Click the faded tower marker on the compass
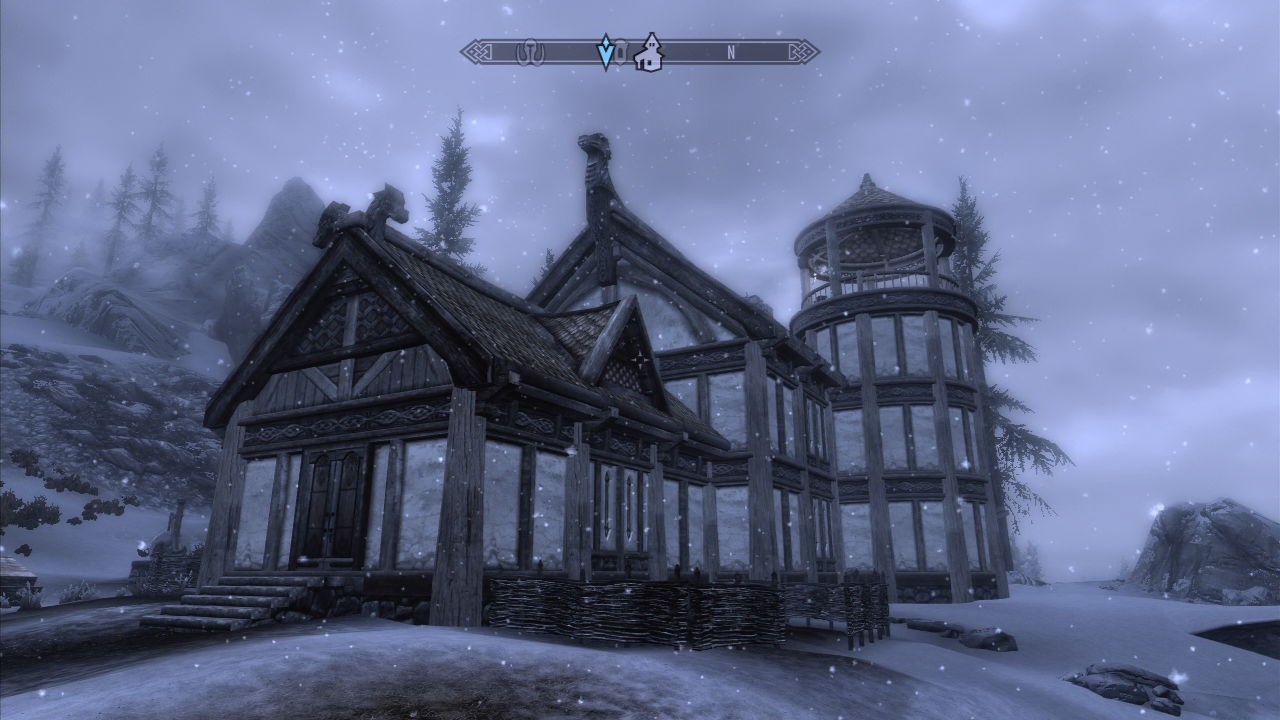 click(x=621, y=52)
